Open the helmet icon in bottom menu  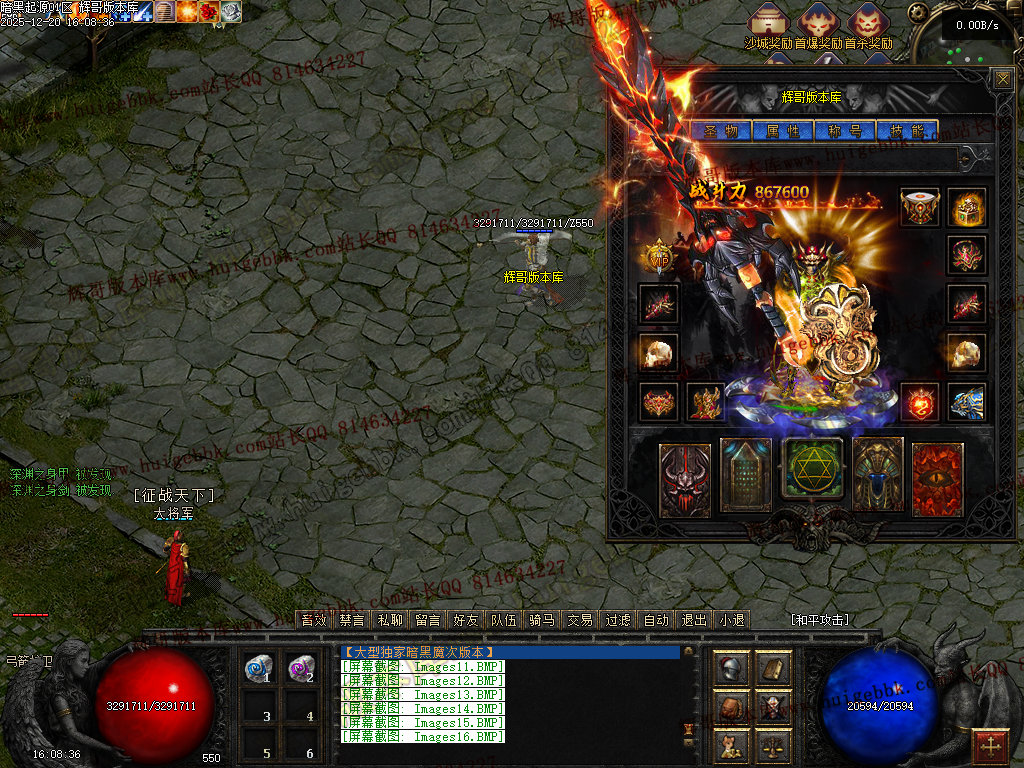coord(732,668)
